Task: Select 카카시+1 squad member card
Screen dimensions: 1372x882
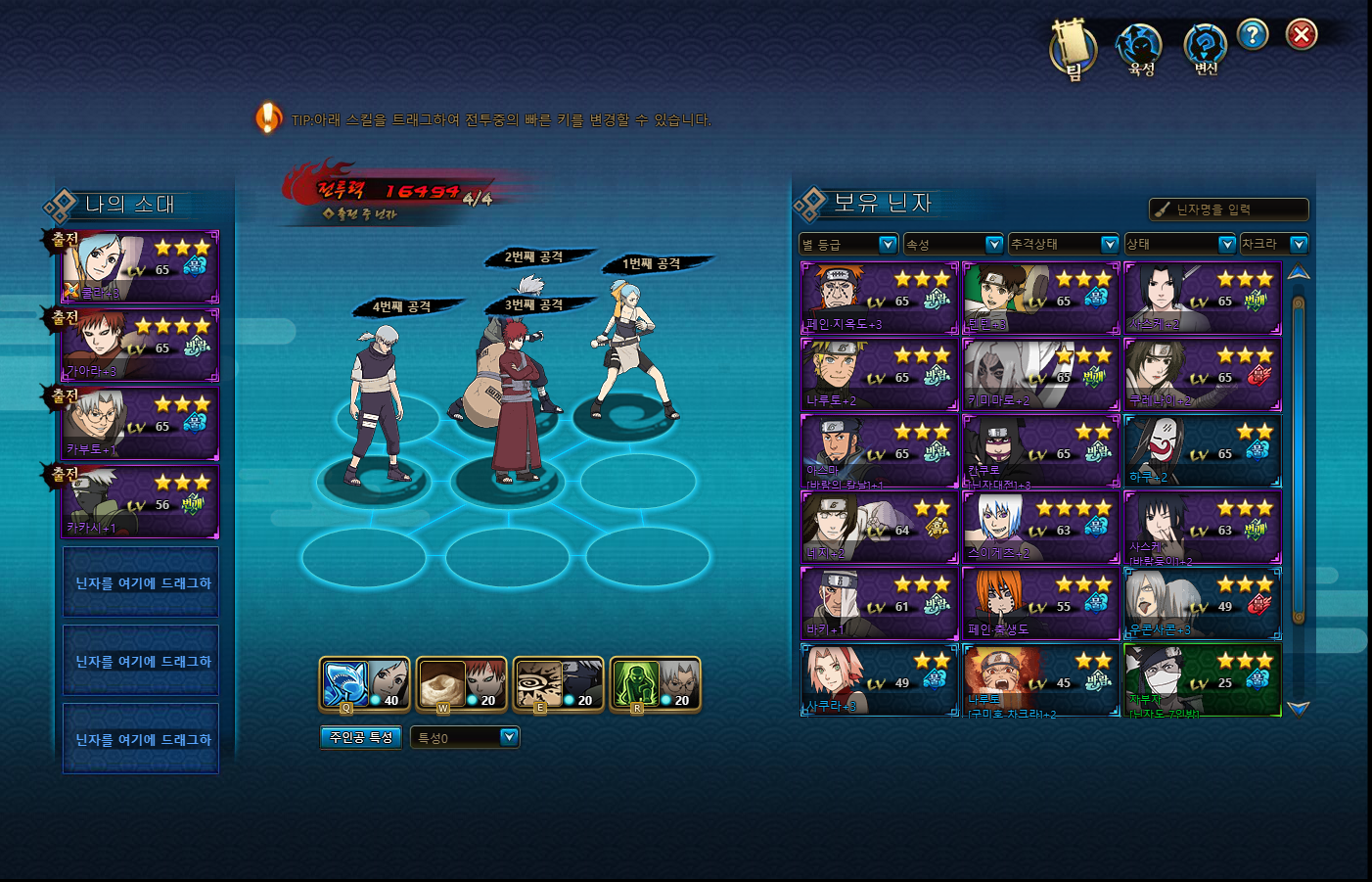Action: pyautogui.click(x=140, y=501)
